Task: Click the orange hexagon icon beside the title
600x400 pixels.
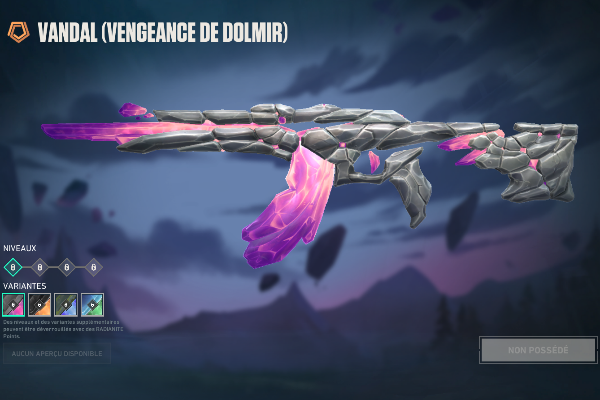Action: point(18,33)
